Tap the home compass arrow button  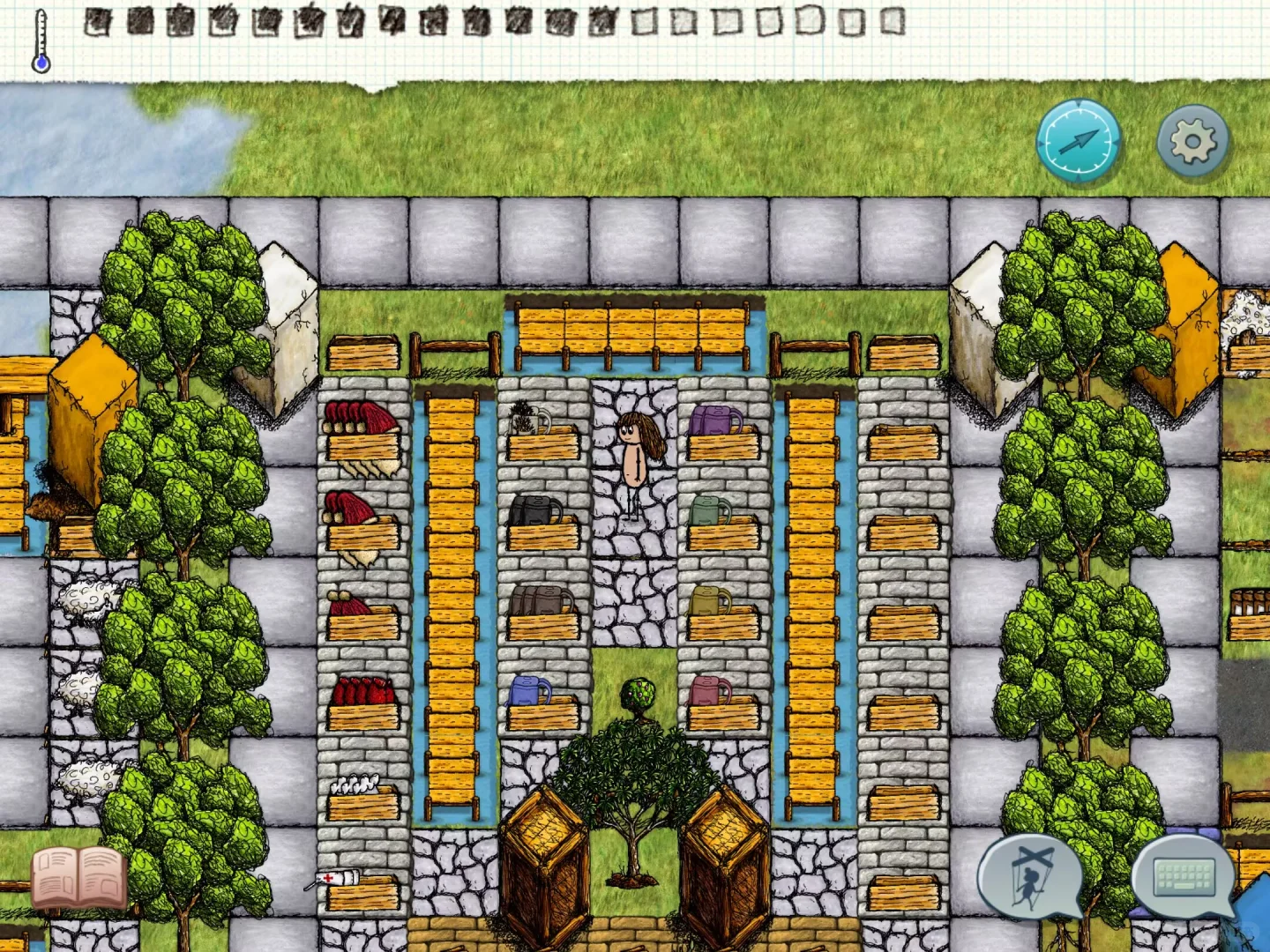[x=1078, y=141]
